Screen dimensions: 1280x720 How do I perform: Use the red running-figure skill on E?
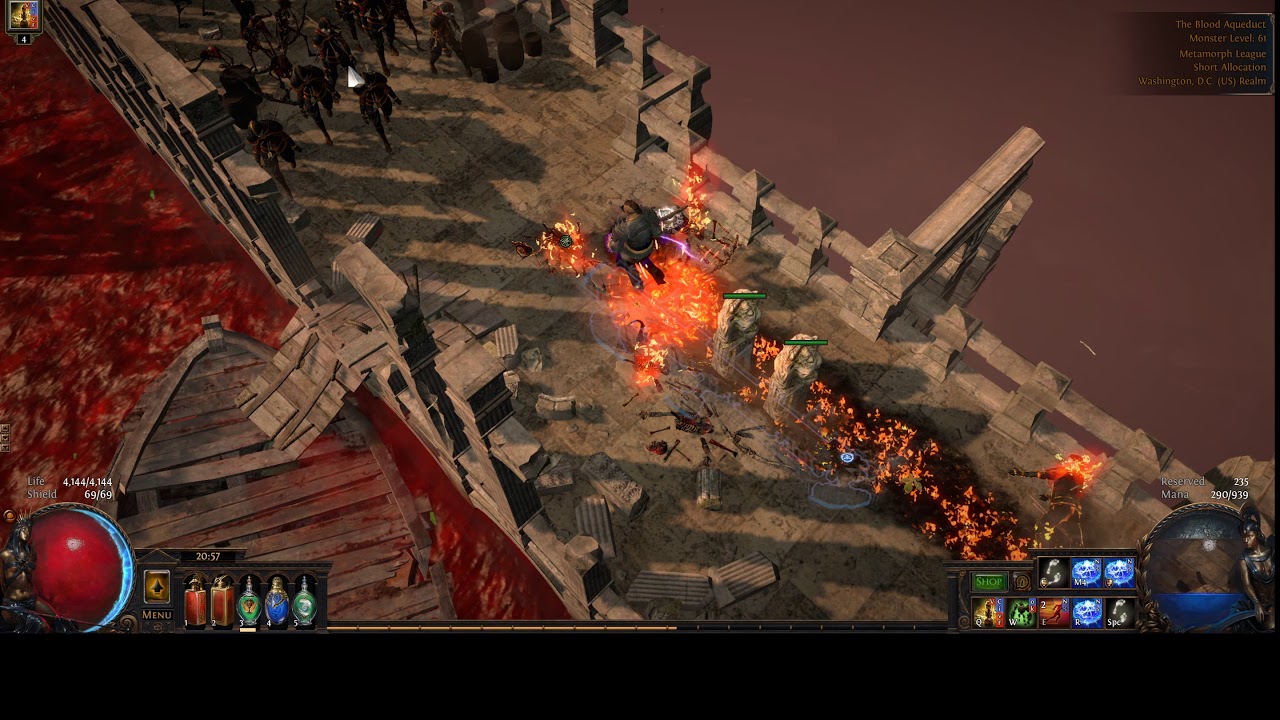[1053, 612]
